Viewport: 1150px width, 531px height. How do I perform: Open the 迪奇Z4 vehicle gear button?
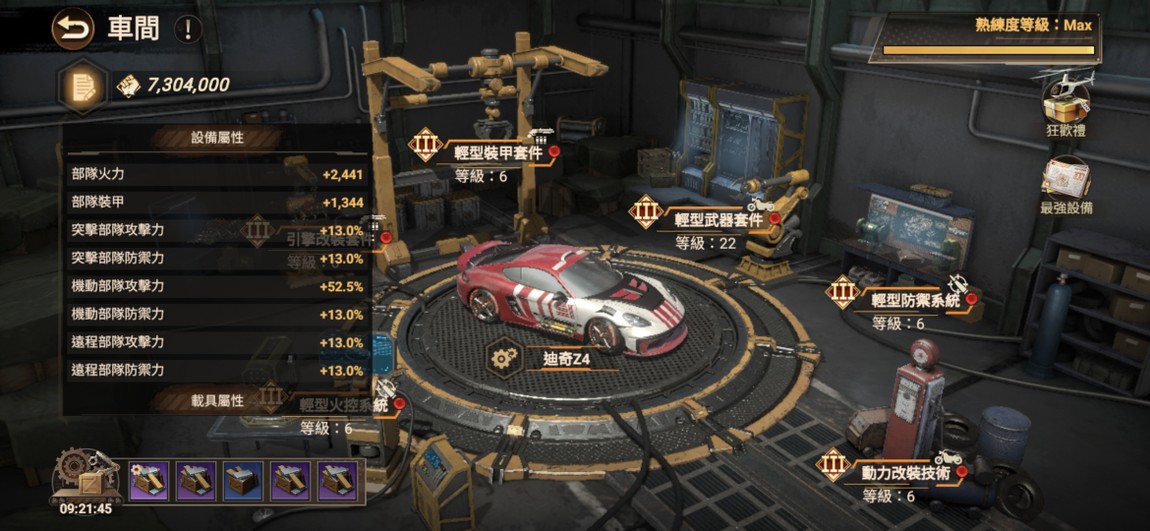503,357
